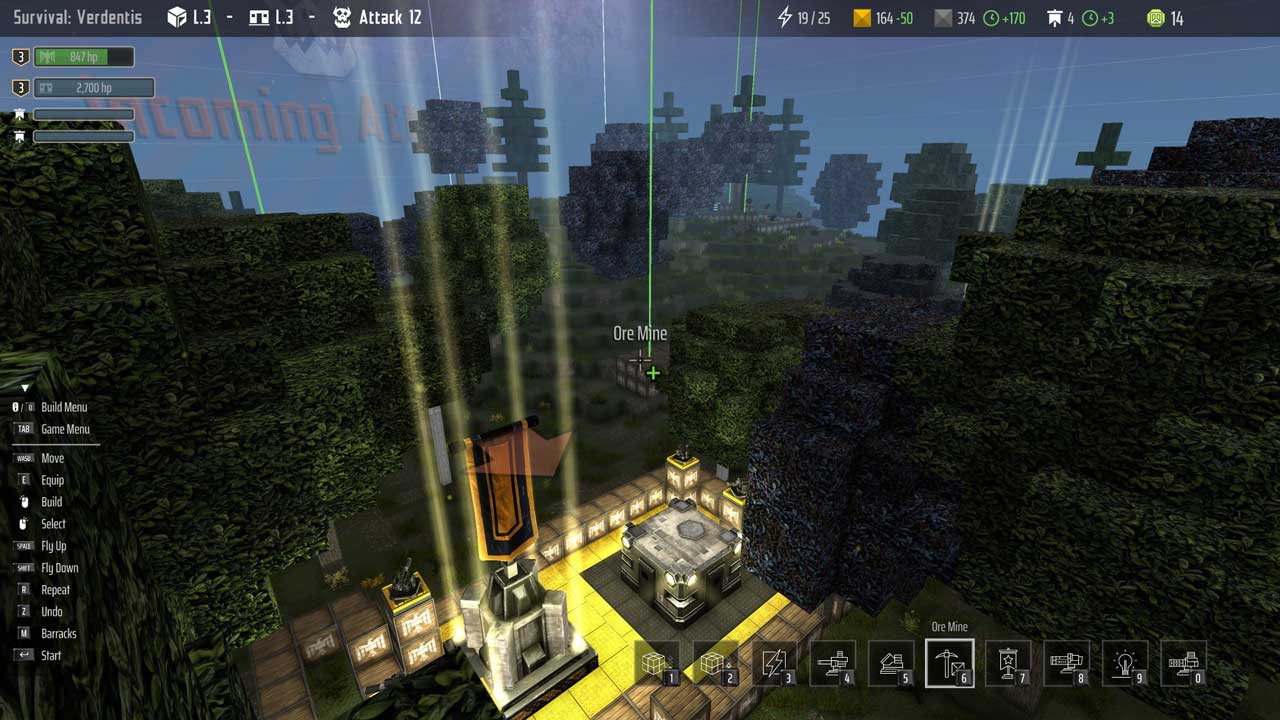Select the lightning bolt power building

click(x=774, y=664)
